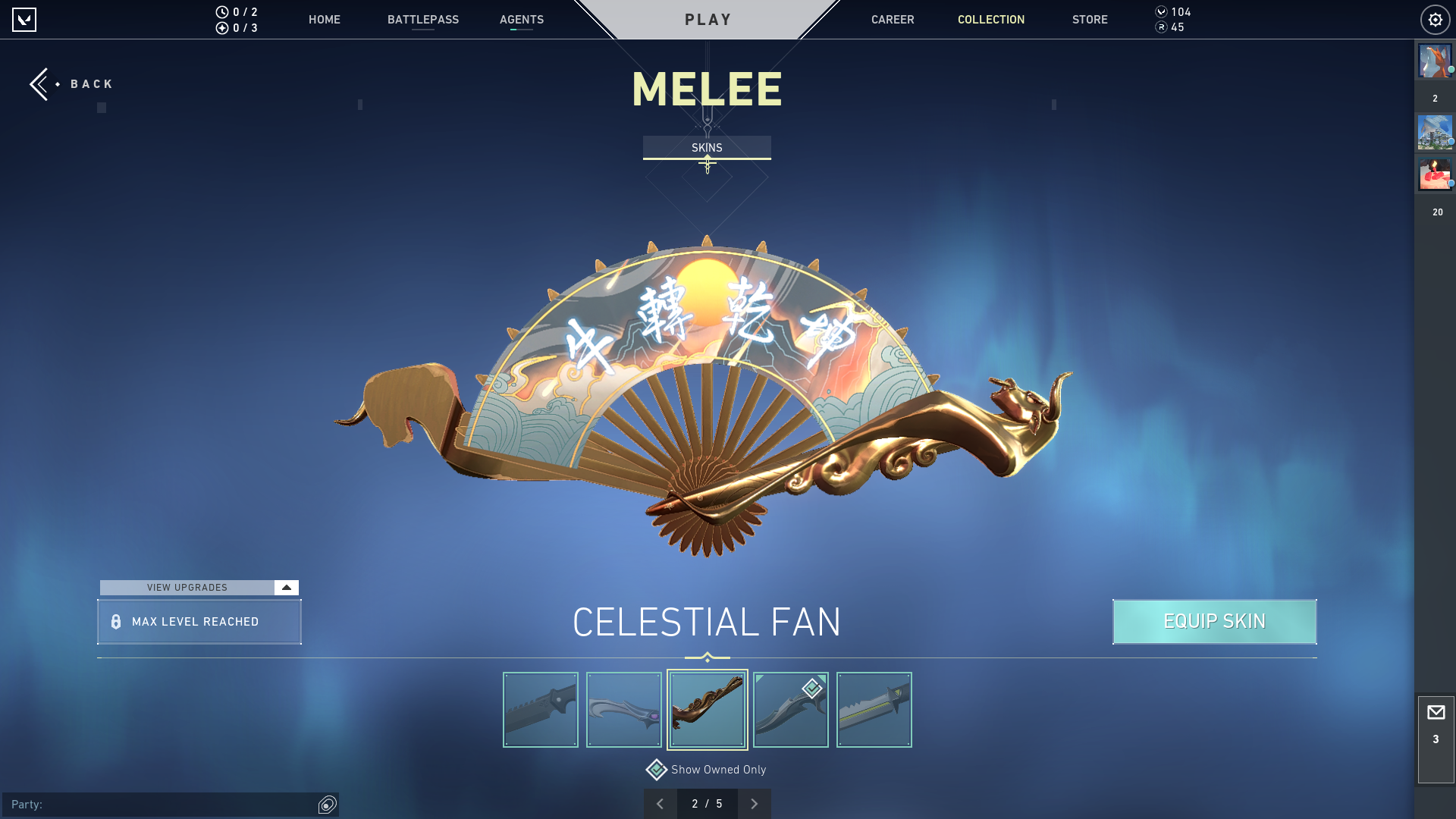The width and height of the screenshot is (1456, 819).
Task: Select the golden Celestial Fan thumbnail
Action: (707, 710)
